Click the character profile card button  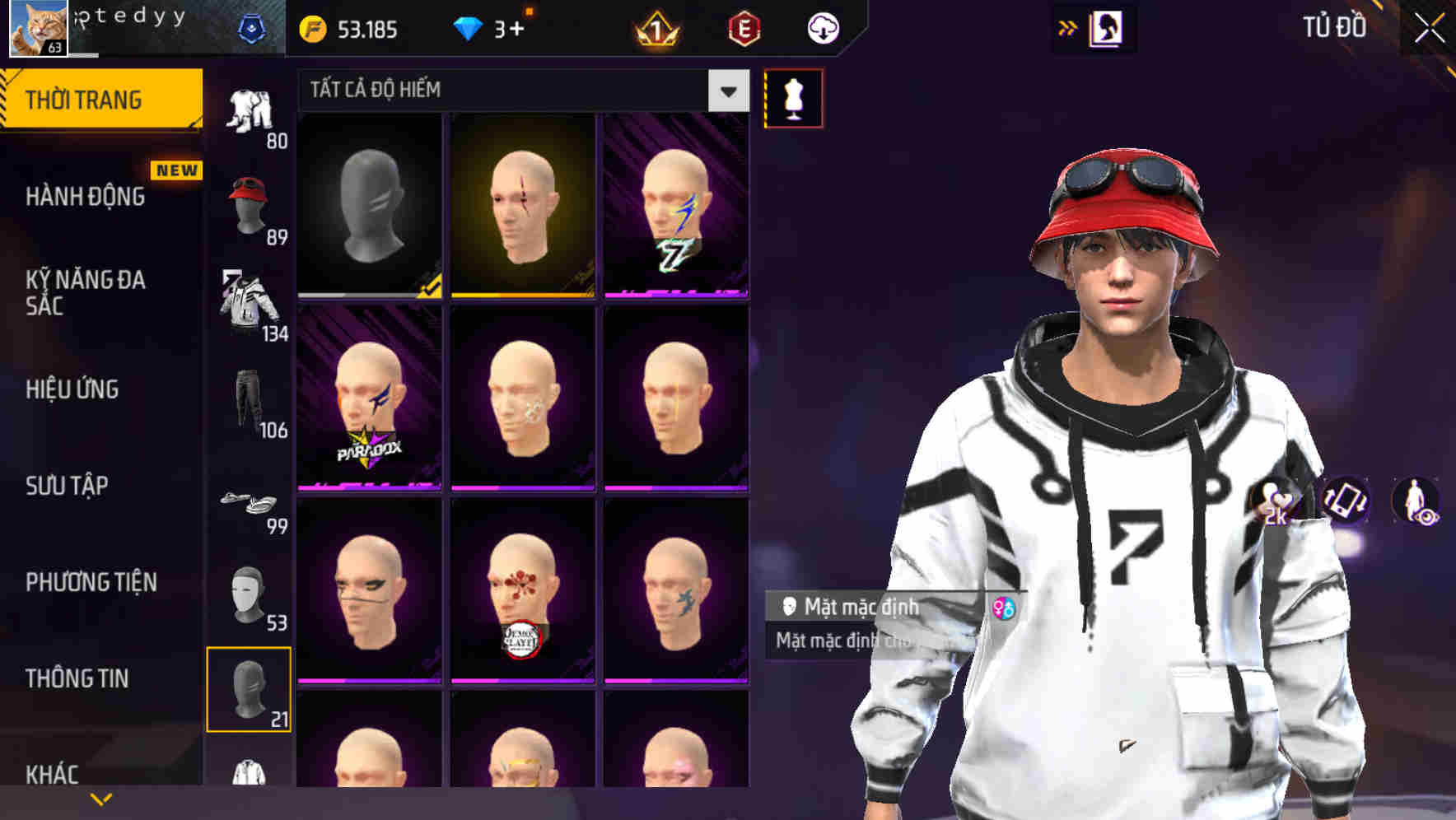(x=1108, y=27)
